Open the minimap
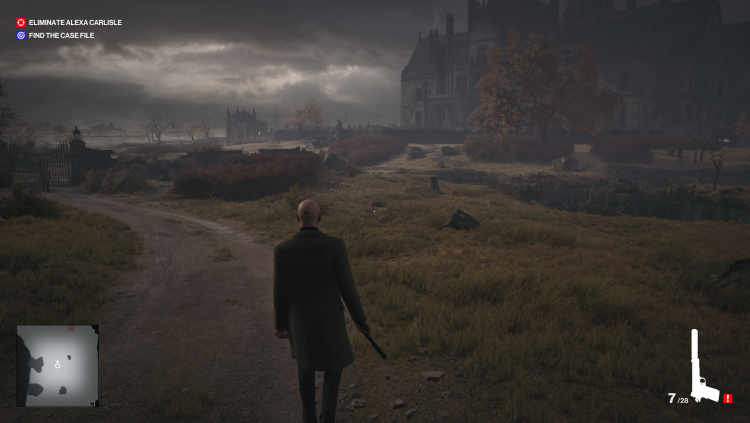The height and width of the screenshot is (423, 750). click(x=57, y=365)
